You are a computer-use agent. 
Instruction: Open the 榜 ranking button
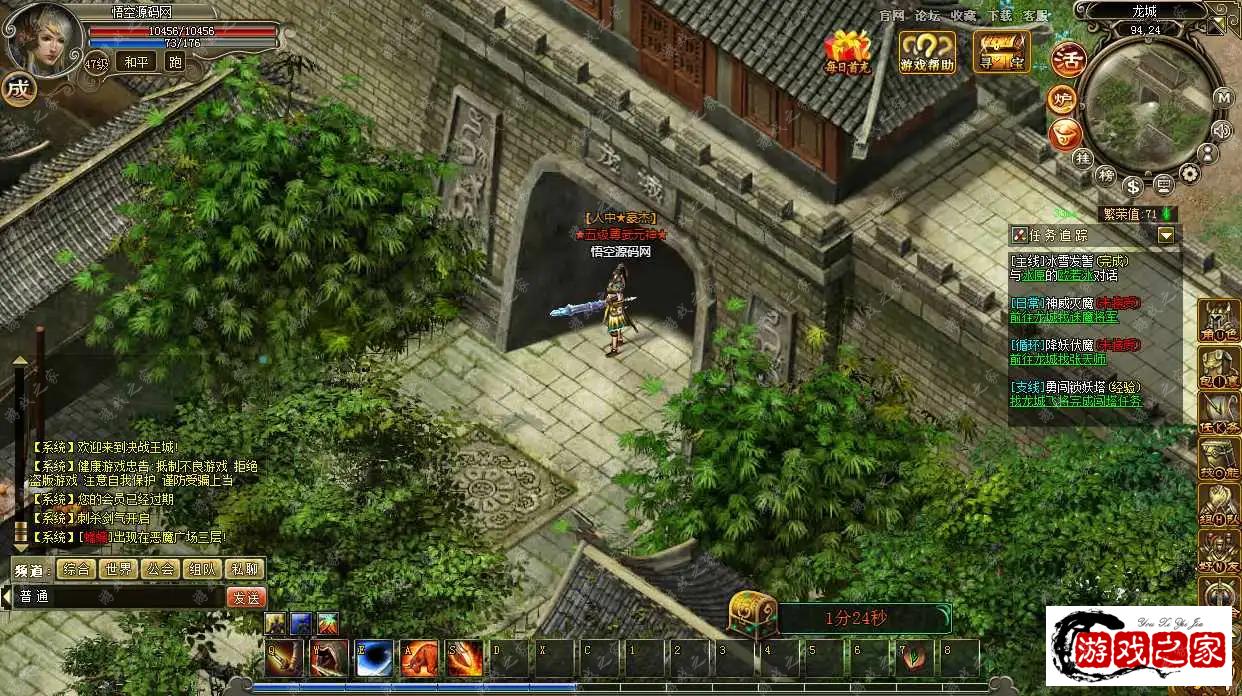pos(1105,176)
